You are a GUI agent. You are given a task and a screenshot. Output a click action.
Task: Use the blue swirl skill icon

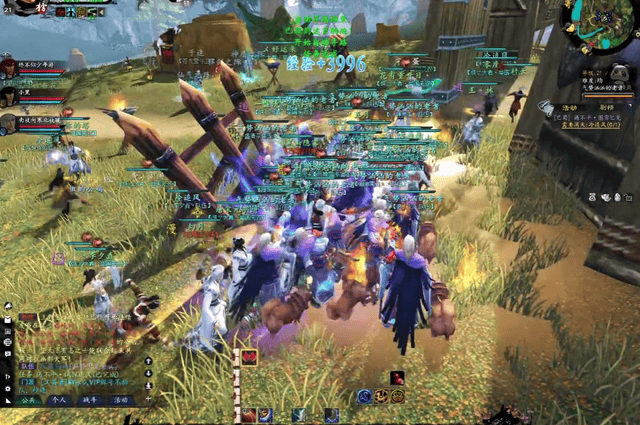click(365, 397)
